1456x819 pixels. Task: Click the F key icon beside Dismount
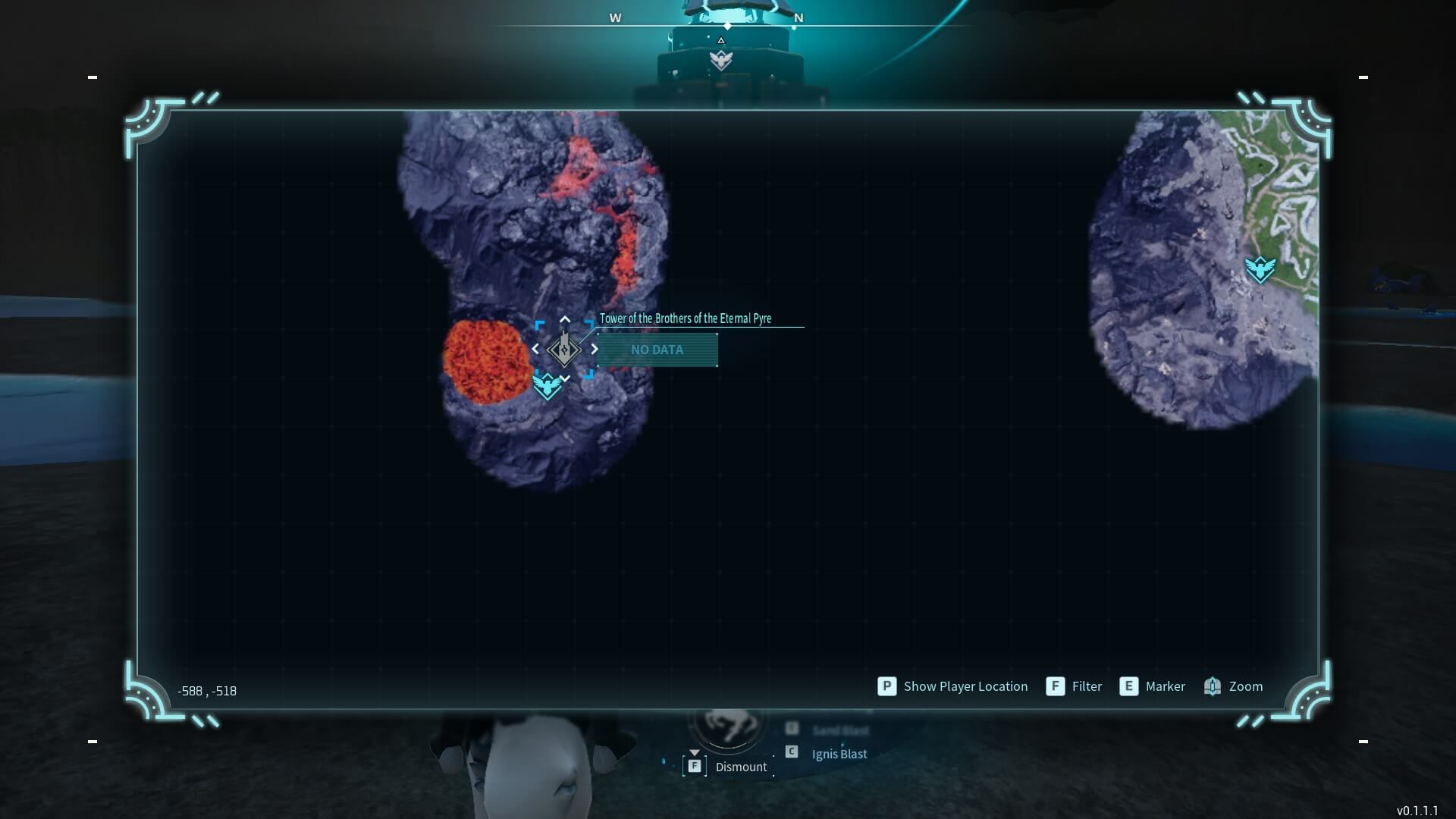695,766
